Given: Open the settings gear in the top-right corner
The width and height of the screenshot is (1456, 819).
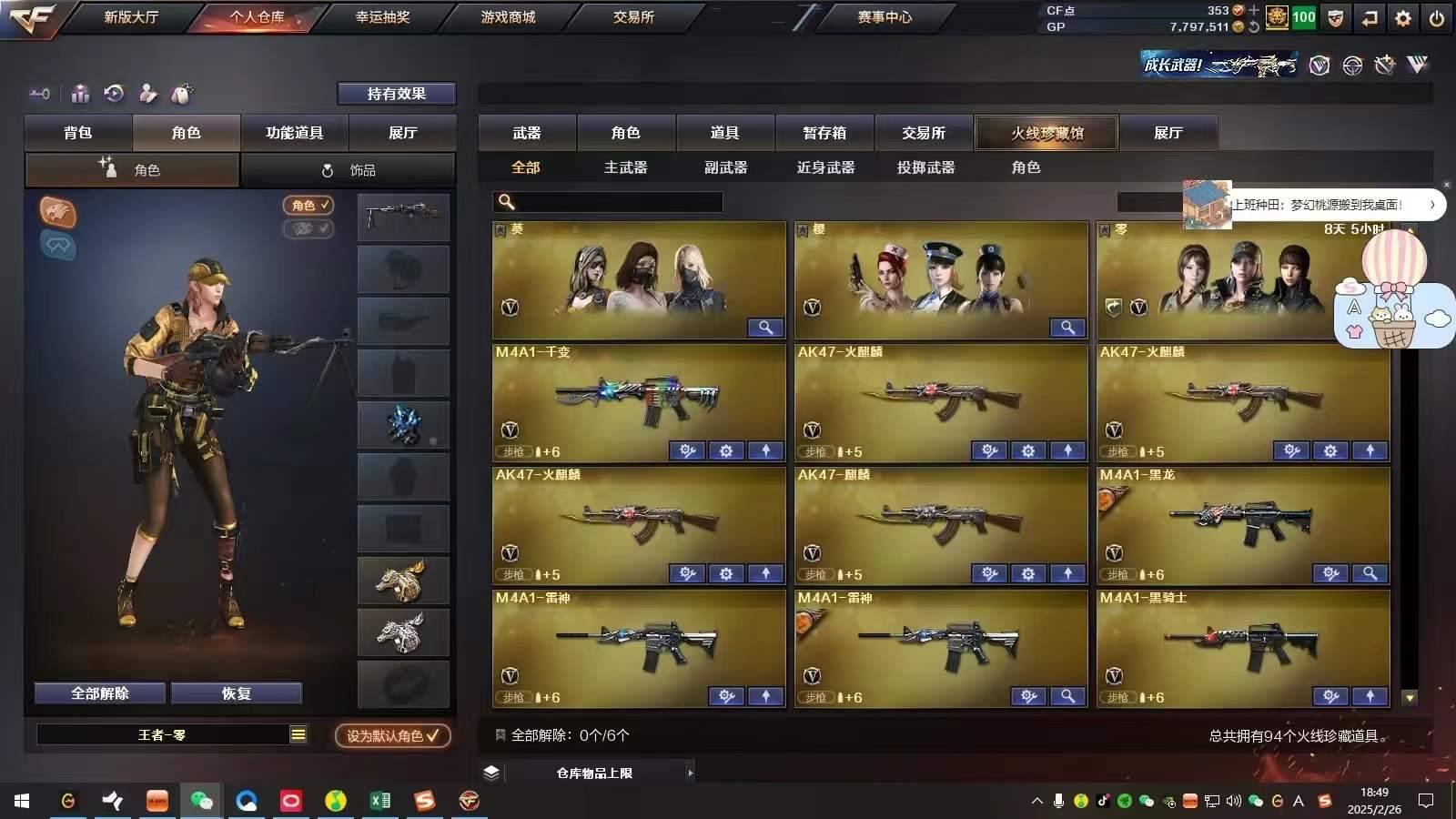Looking at the screenshot, I should click(x=1402, y=17).
